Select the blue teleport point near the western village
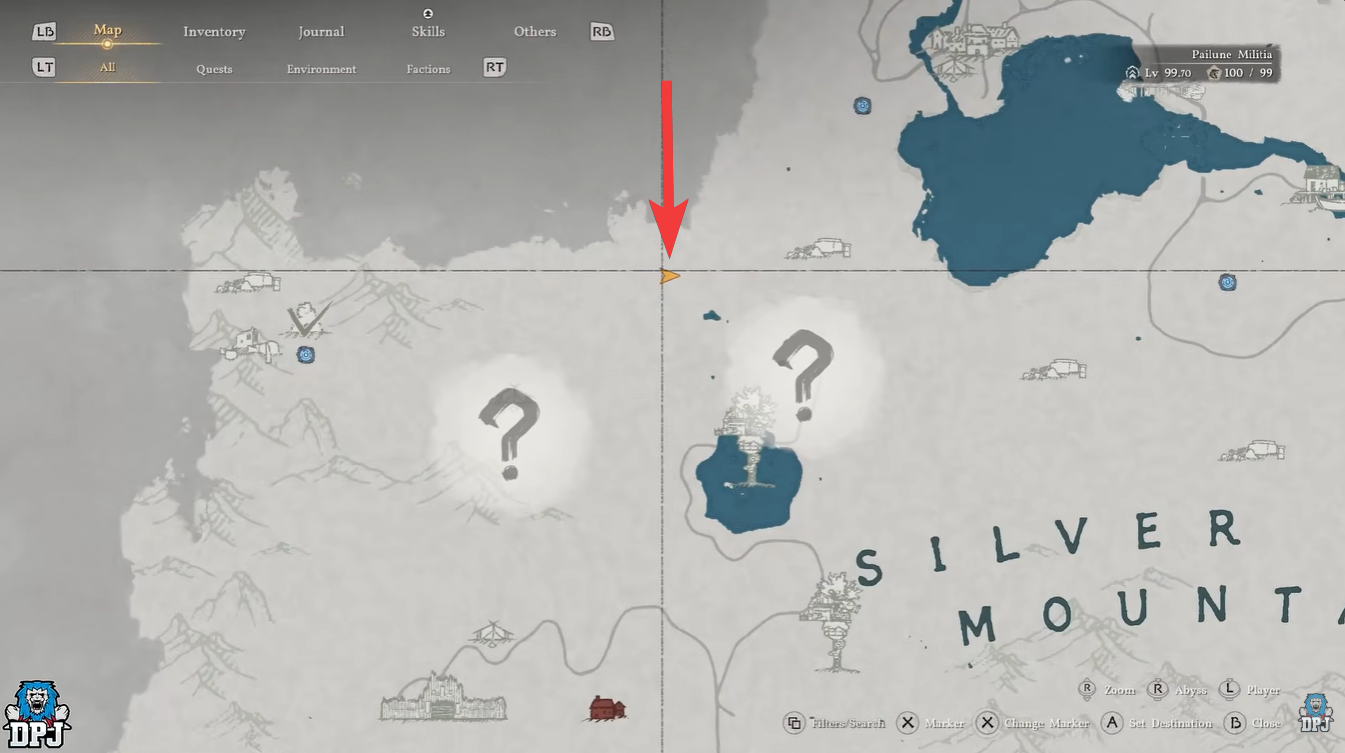The image size is (1345, 753). click(305, 354)
